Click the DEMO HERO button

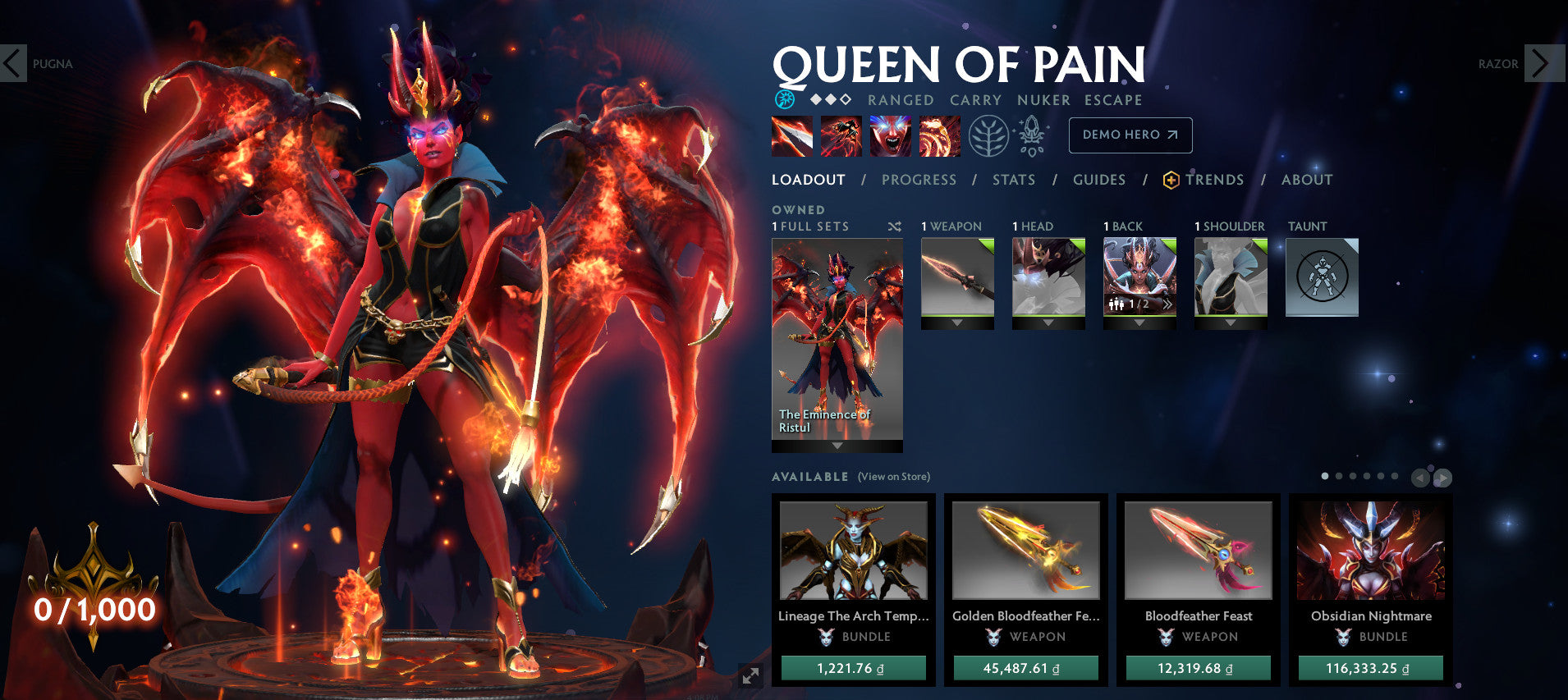[1130, 135]
